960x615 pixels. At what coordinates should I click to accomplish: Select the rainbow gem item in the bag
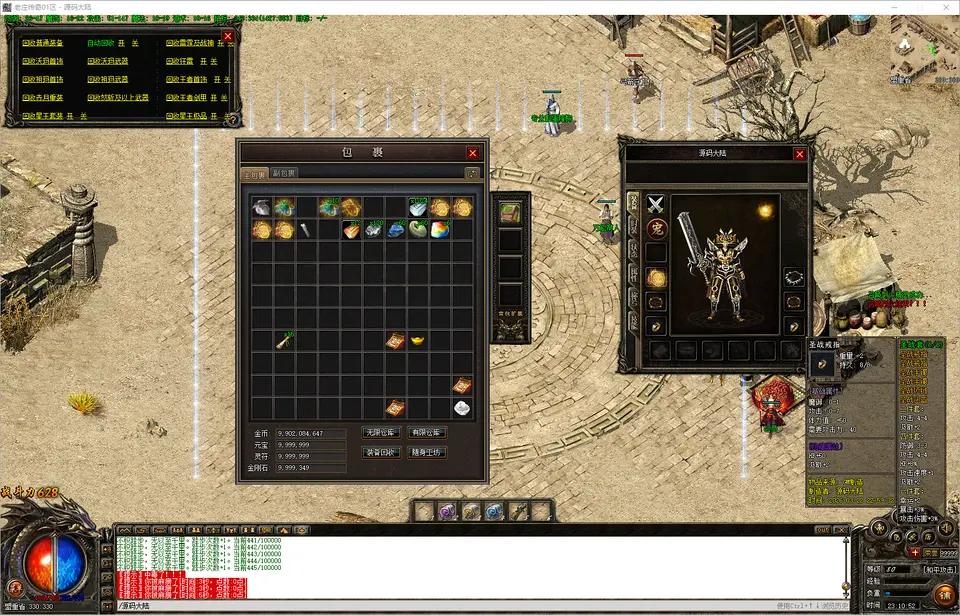point(440,230)
